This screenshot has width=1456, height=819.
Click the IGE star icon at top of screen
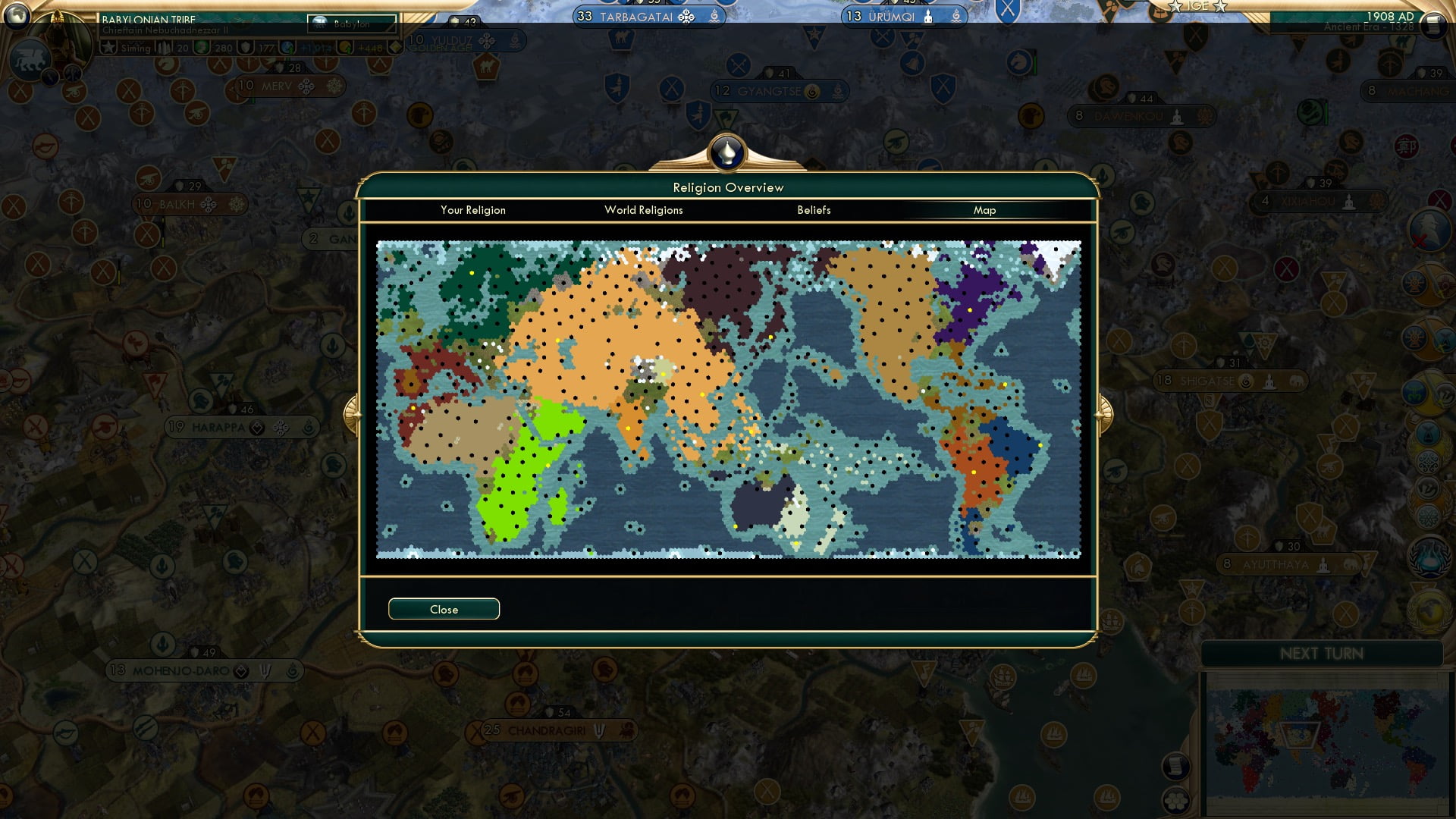pos(1176,6)
